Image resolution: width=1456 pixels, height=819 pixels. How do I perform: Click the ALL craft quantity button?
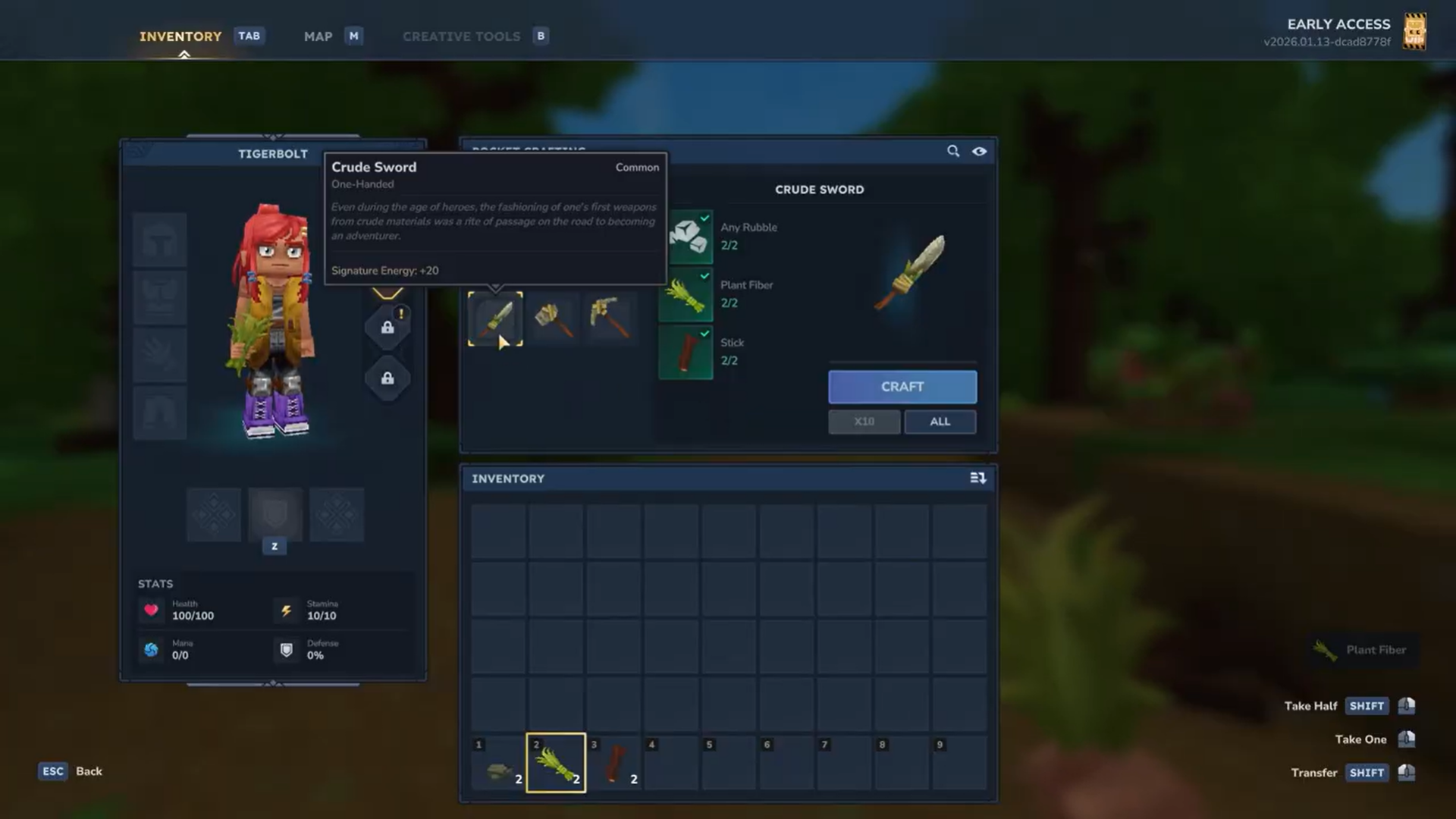940,422
